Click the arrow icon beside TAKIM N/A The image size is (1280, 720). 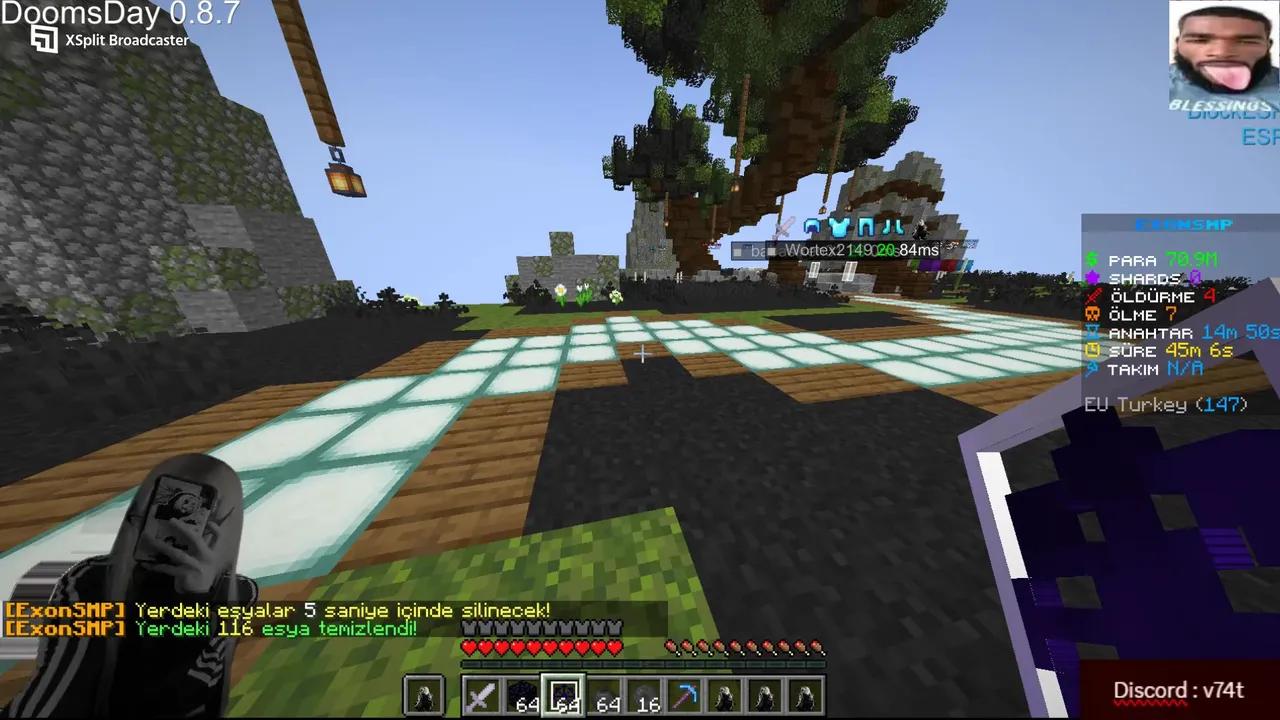[x=1092, y=368]
